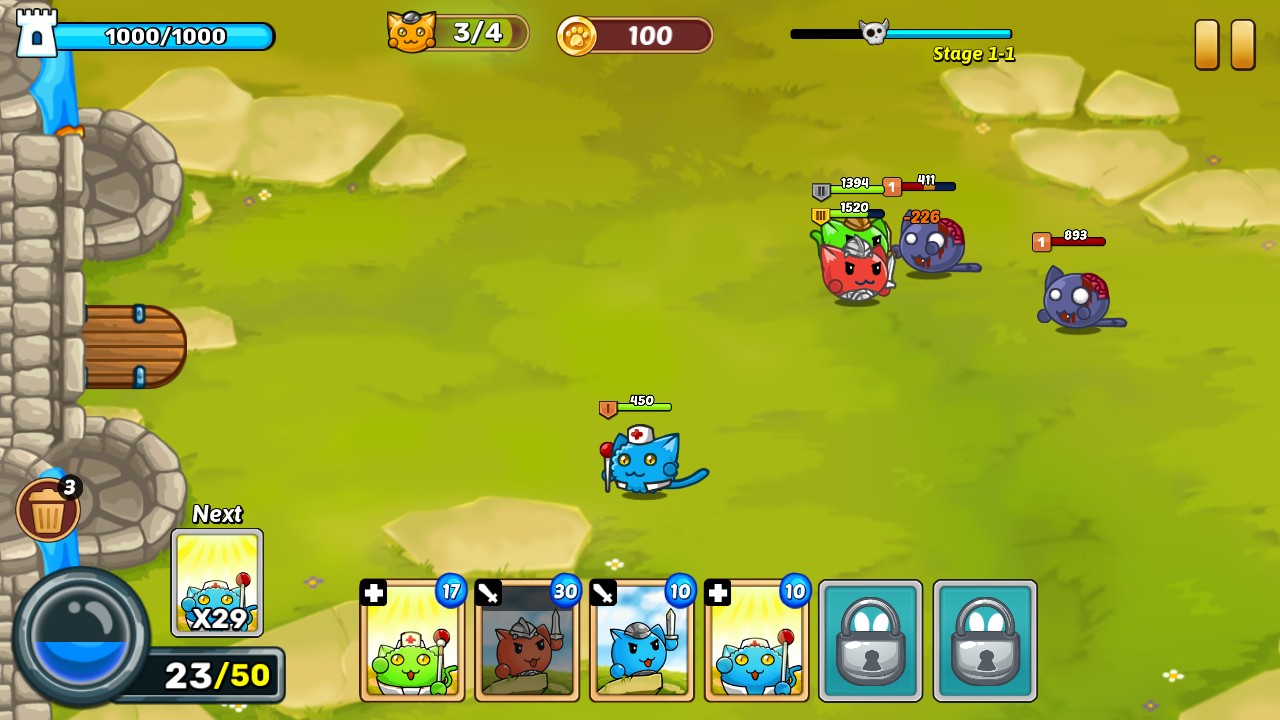Viewport: 1280px width, 720px height.
Task: Deploy the blue sword cat card
Action: (x=642, y=640)
